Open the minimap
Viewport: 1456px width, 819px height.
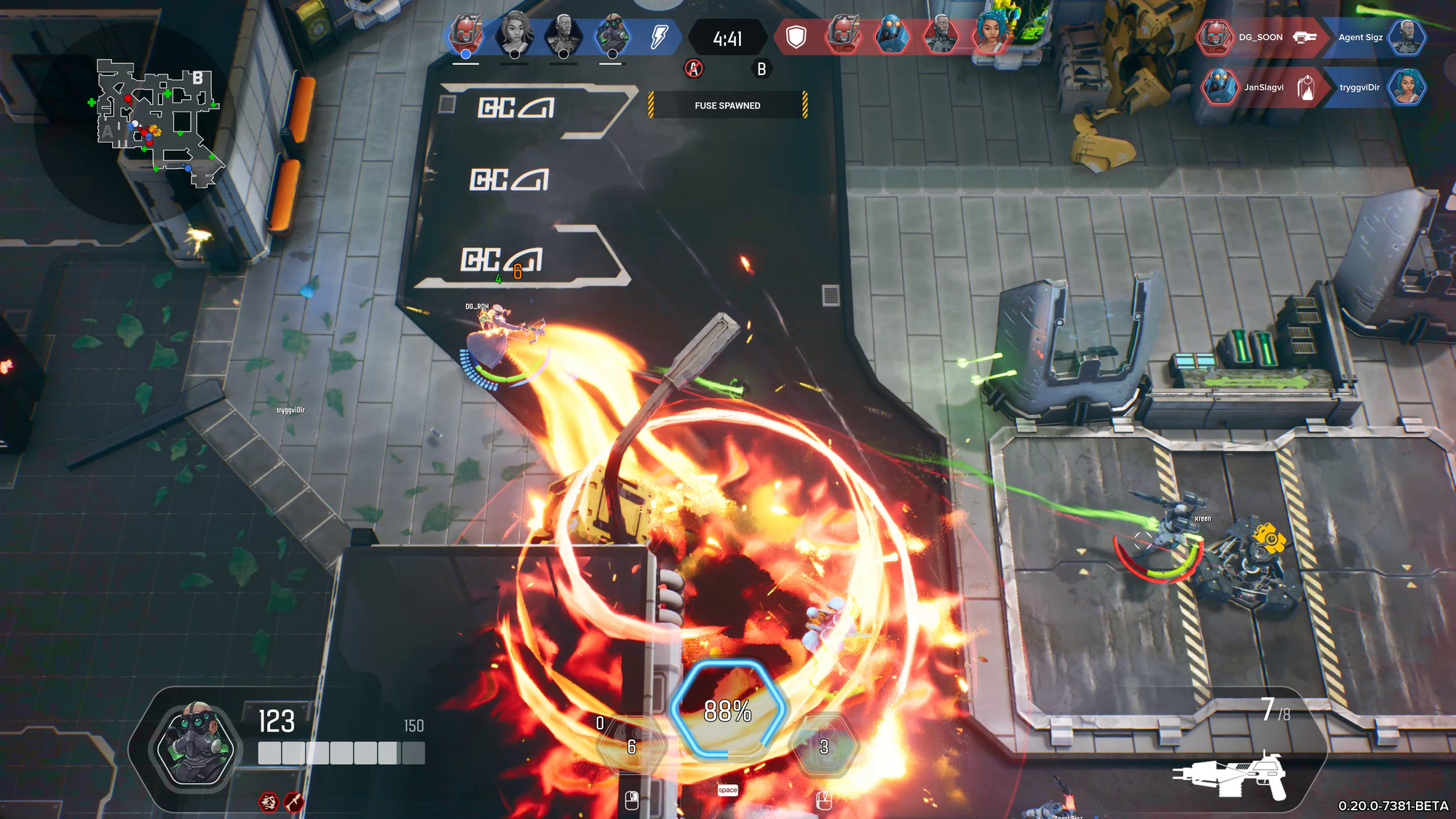pos(157,122)
